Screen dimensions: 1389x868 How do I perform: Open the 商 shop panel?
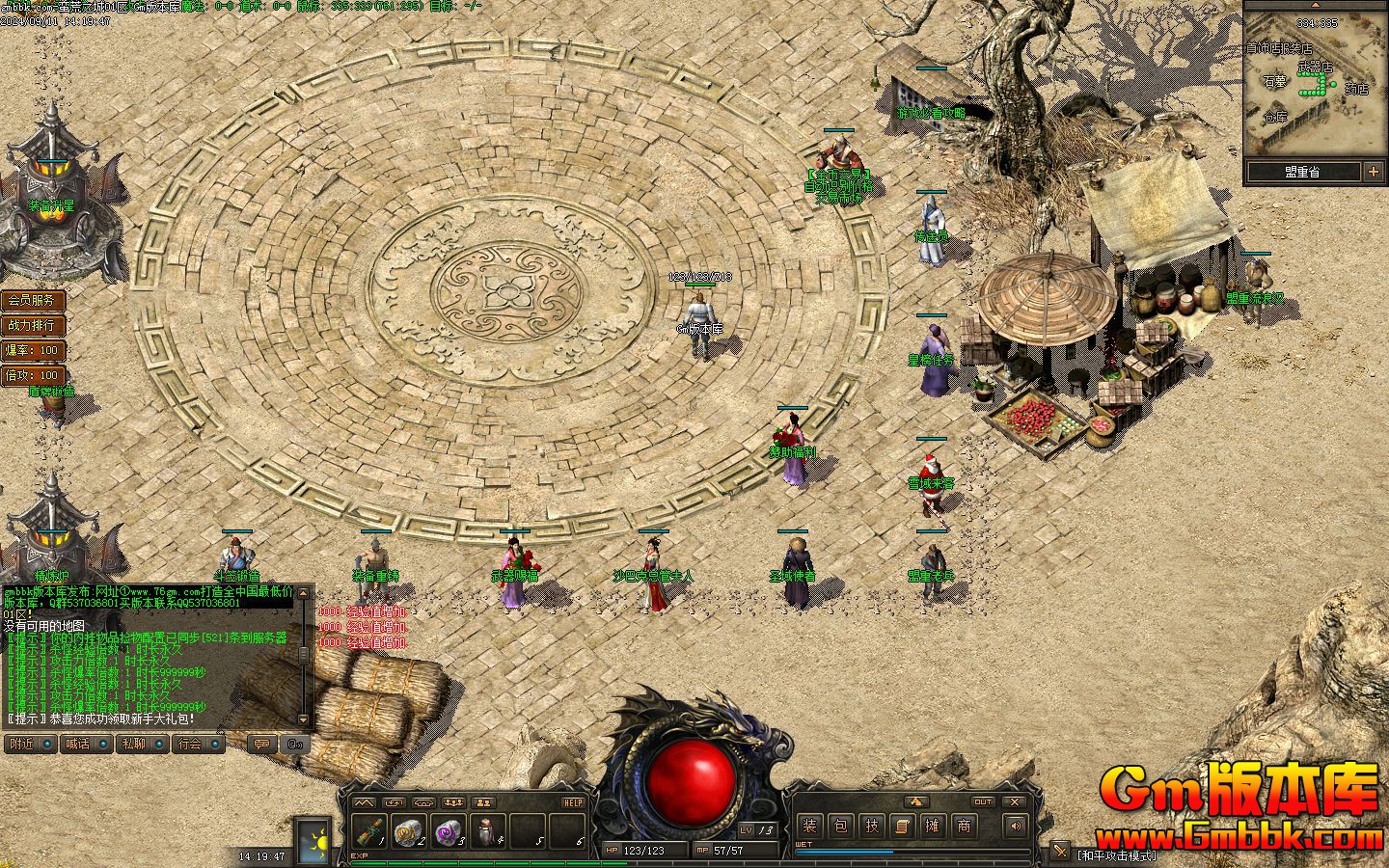pyautogui.click(x=964, y=826)
